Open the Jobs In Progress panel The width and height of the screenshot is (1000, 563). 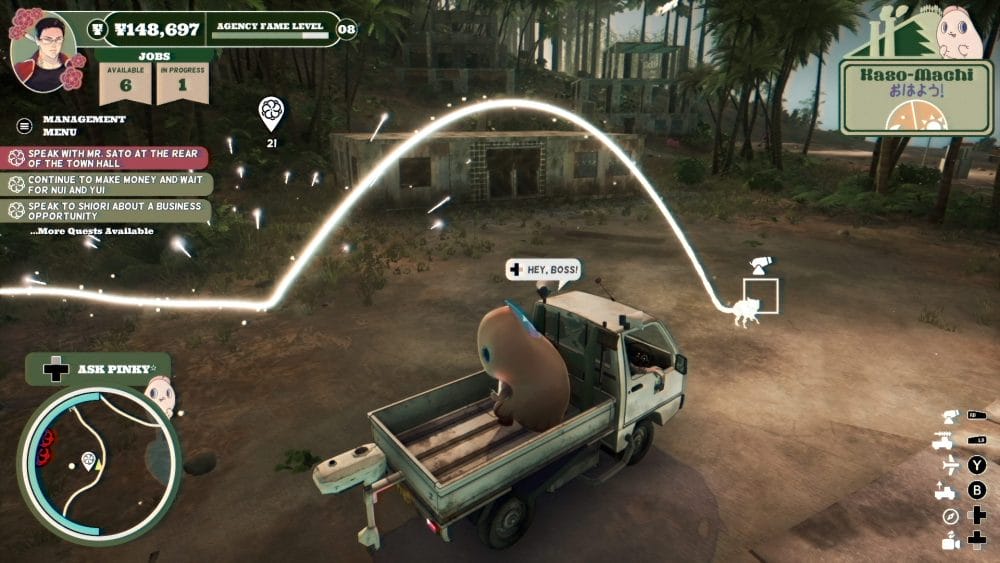[x=182, y=82]
